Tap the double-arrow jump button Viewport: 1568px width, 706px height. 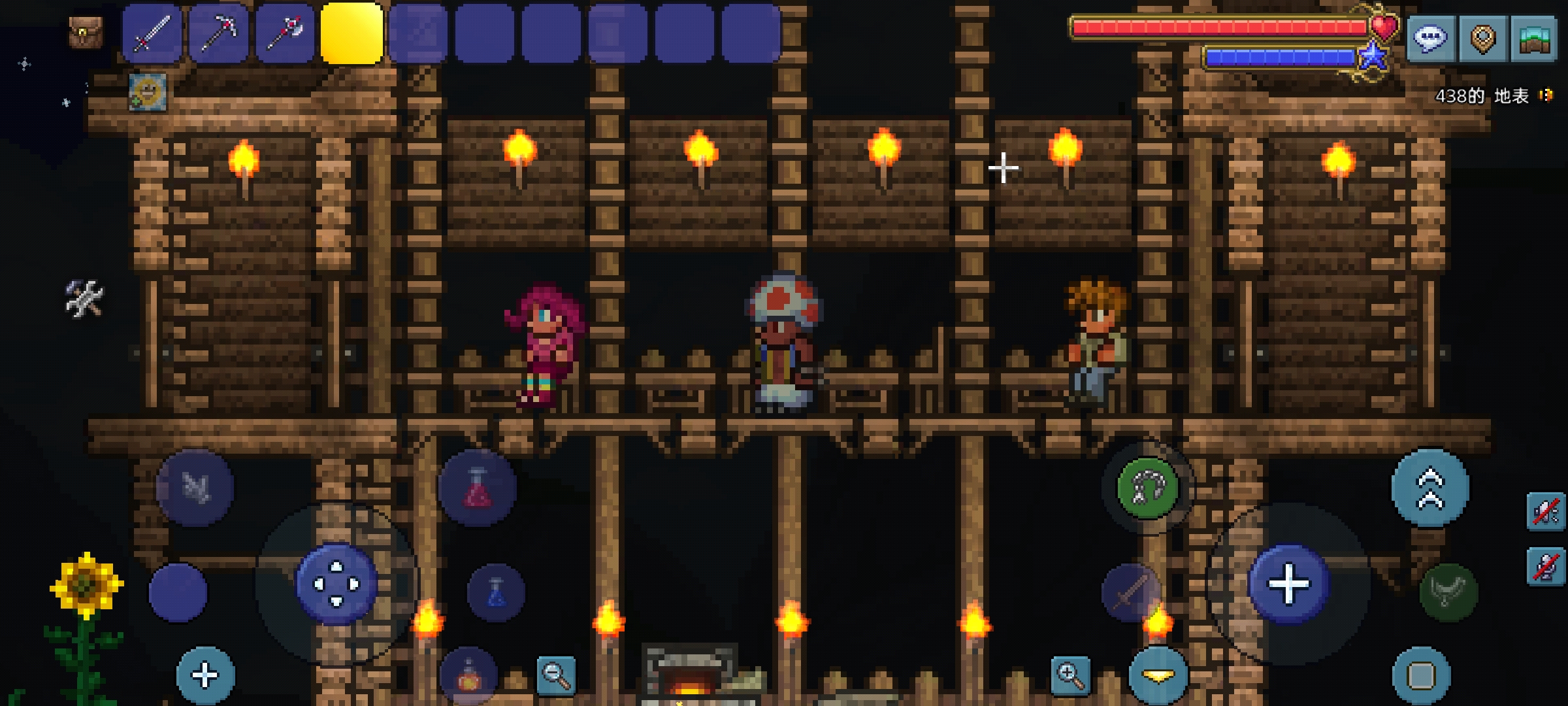point(1430,488)
